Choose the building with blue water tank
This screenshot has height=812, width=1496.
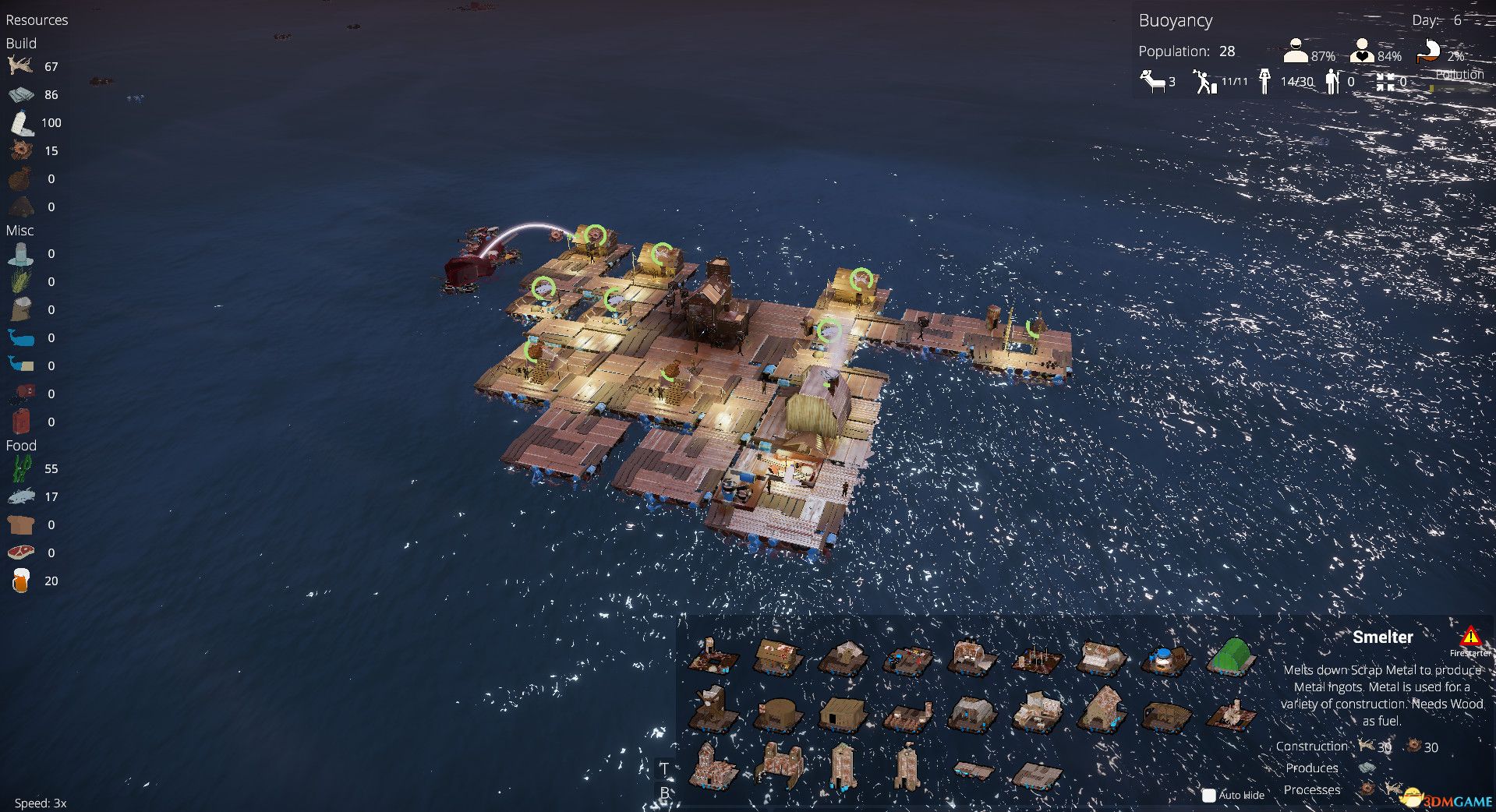[x=1166, y=659]
